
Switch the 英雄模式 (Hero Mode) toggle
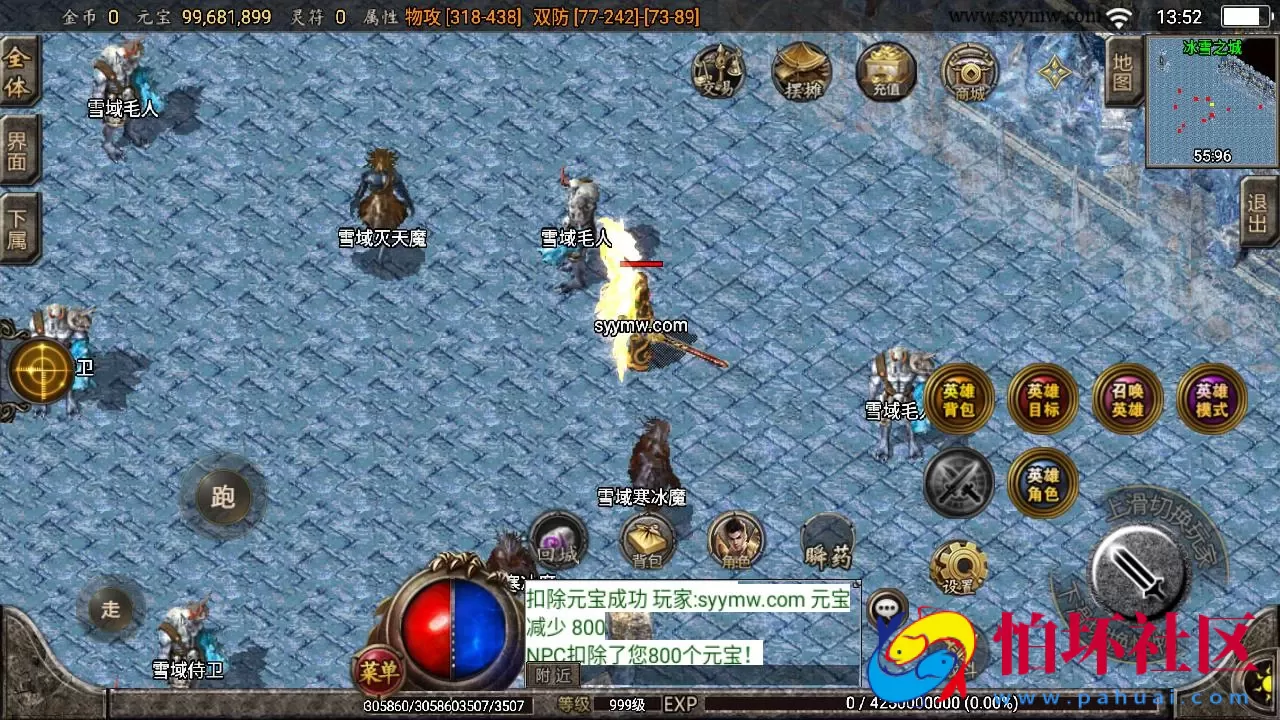pos(1211,397)
